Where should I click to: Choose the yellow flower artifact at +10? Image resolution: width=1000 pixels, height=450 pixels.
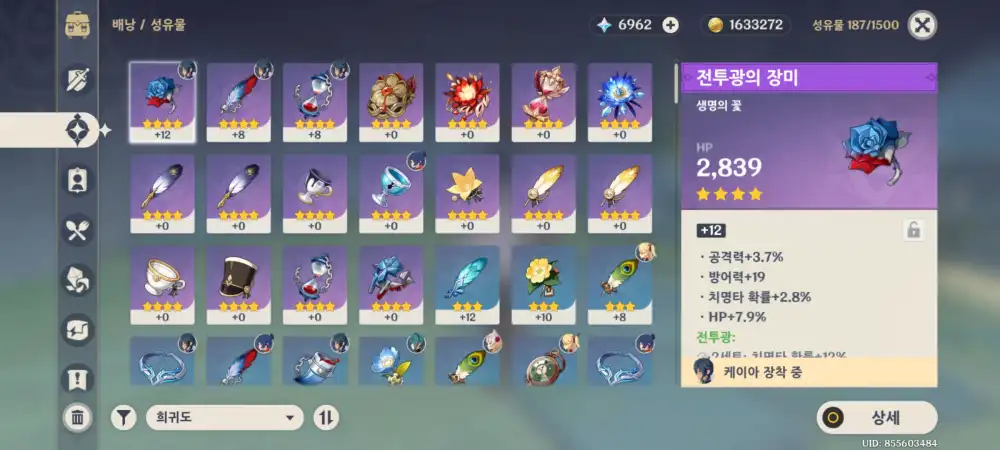[x=543, y=286]
